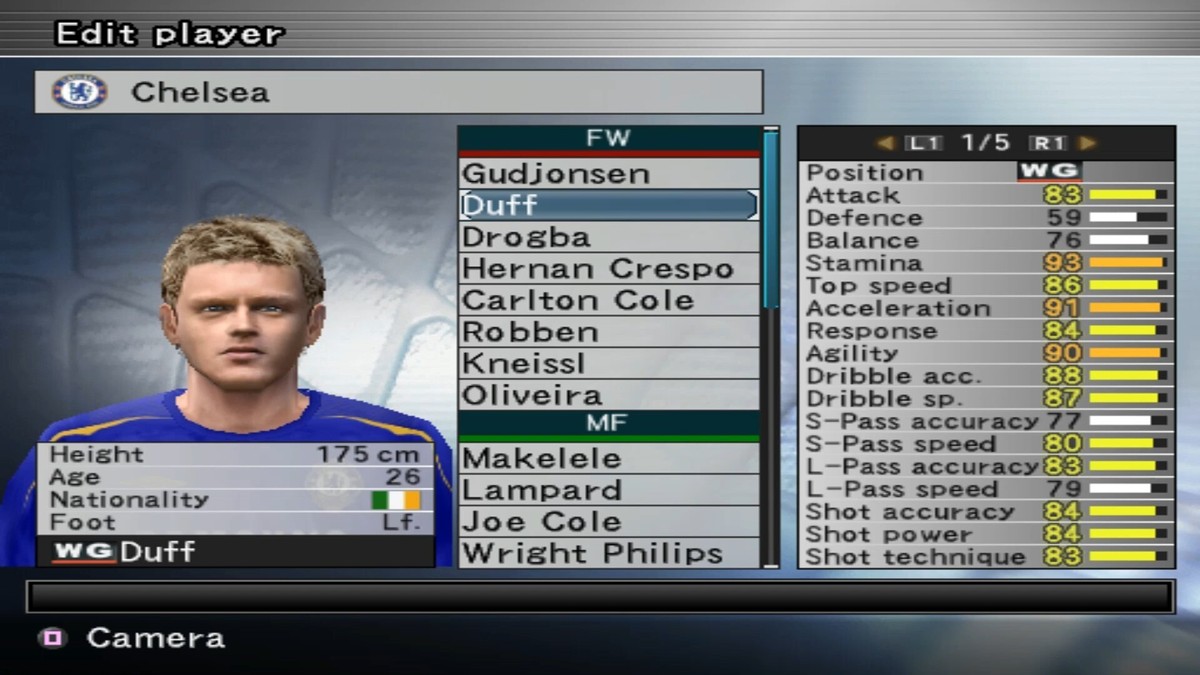1200x675 pixels.
Task: Select Kneissl in the list
Action: (x=608, y=364)
